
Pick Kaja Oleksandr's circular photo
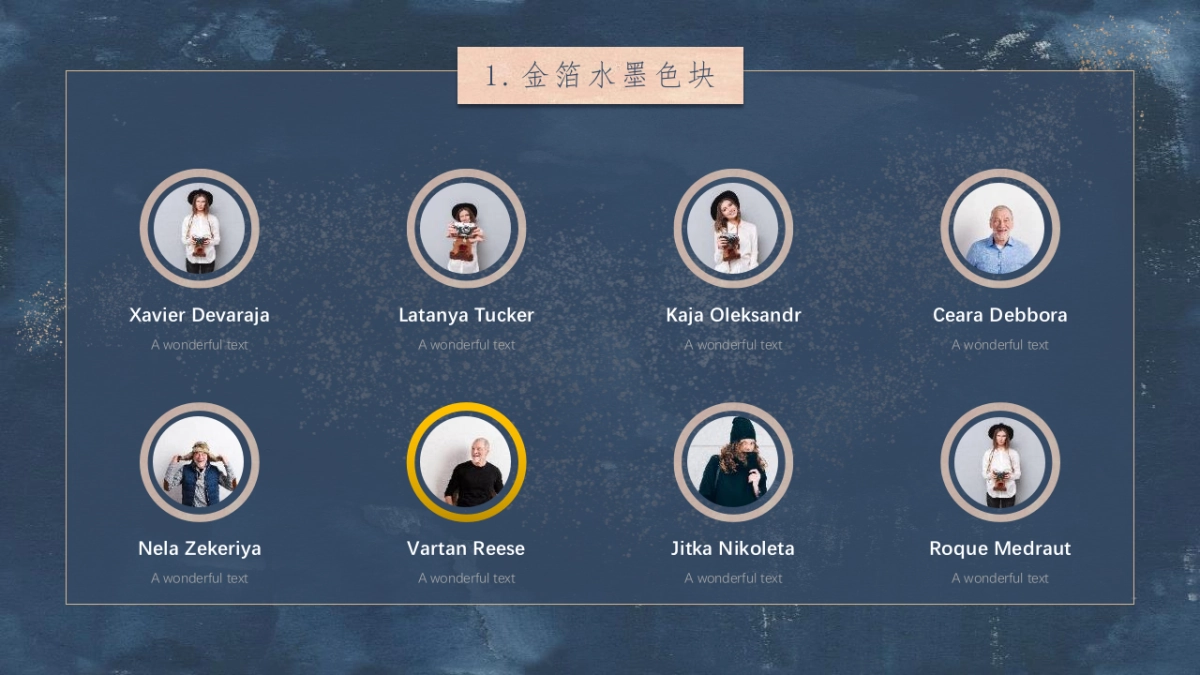[x=733, y=229]
